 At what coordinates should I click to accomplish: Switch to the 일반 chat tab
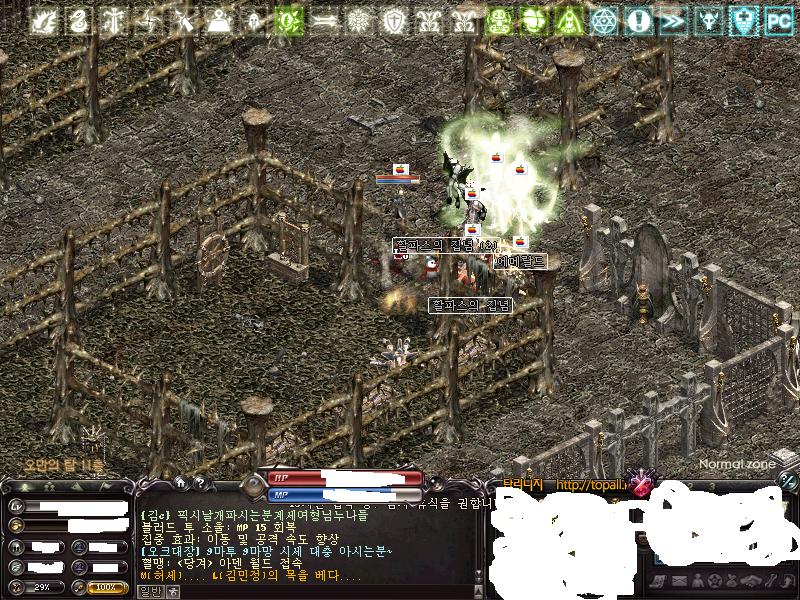click(x=149, y=591)
